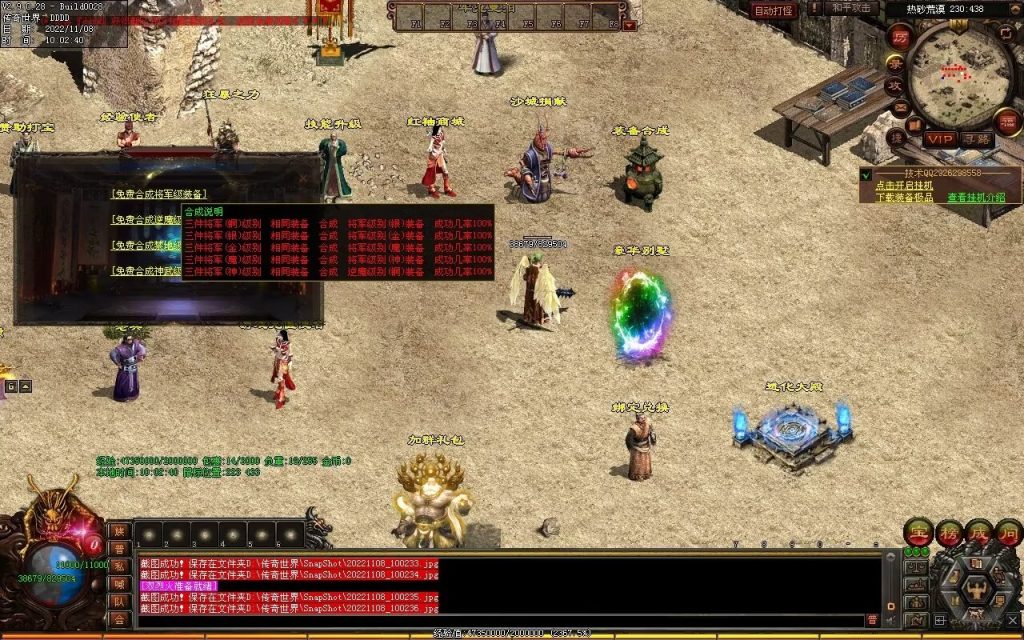Viewport: 1024px width, 640px height.
Task: Open the 榜 rankings button
Action: (948, 532)
